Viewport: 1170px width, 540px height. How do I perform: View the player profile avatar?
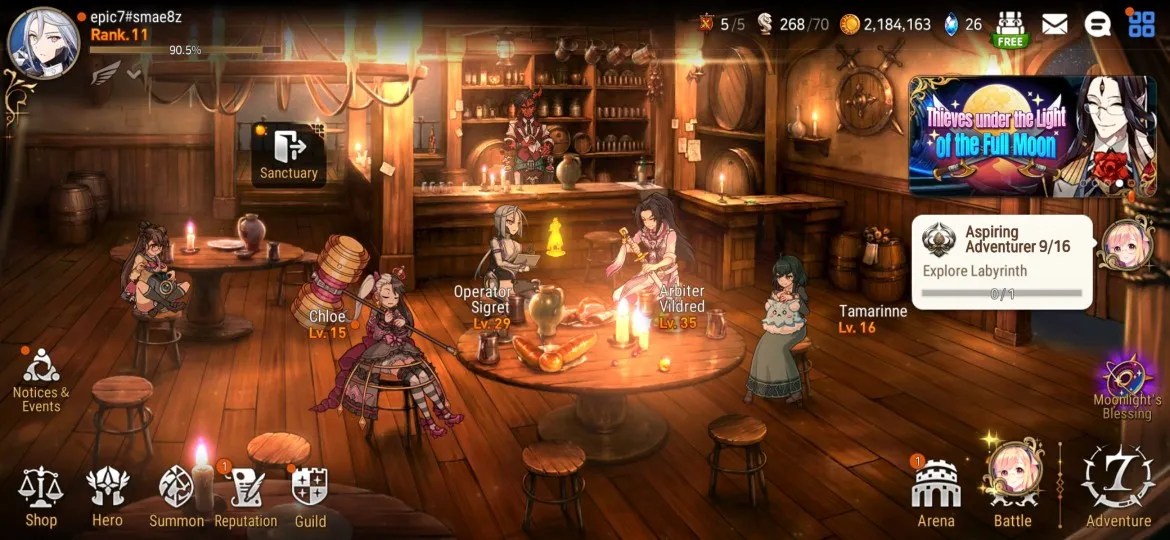(43, 42)
